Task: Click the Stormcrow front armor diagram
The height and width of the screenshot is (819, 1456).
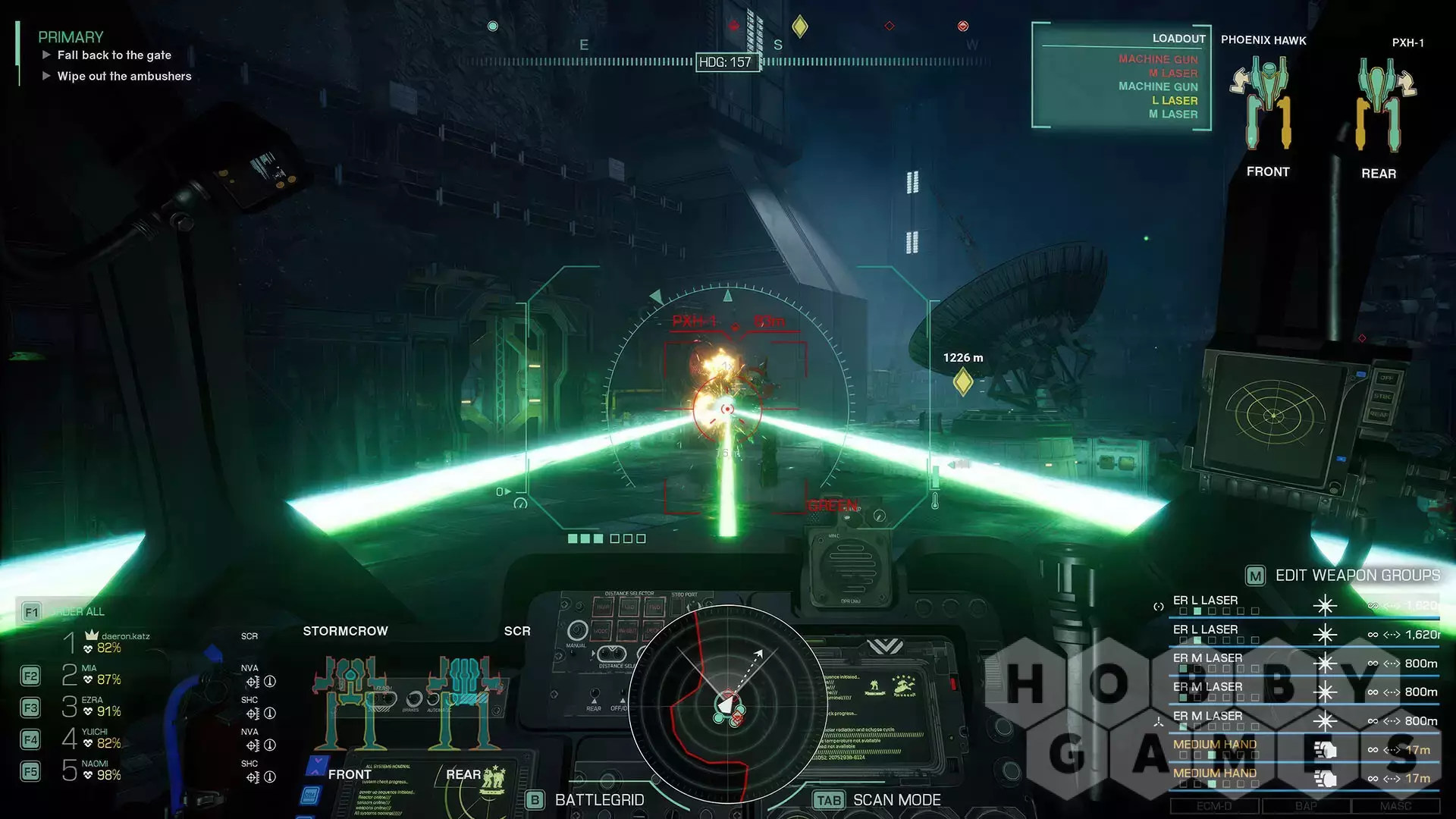Action: (350, 701)
